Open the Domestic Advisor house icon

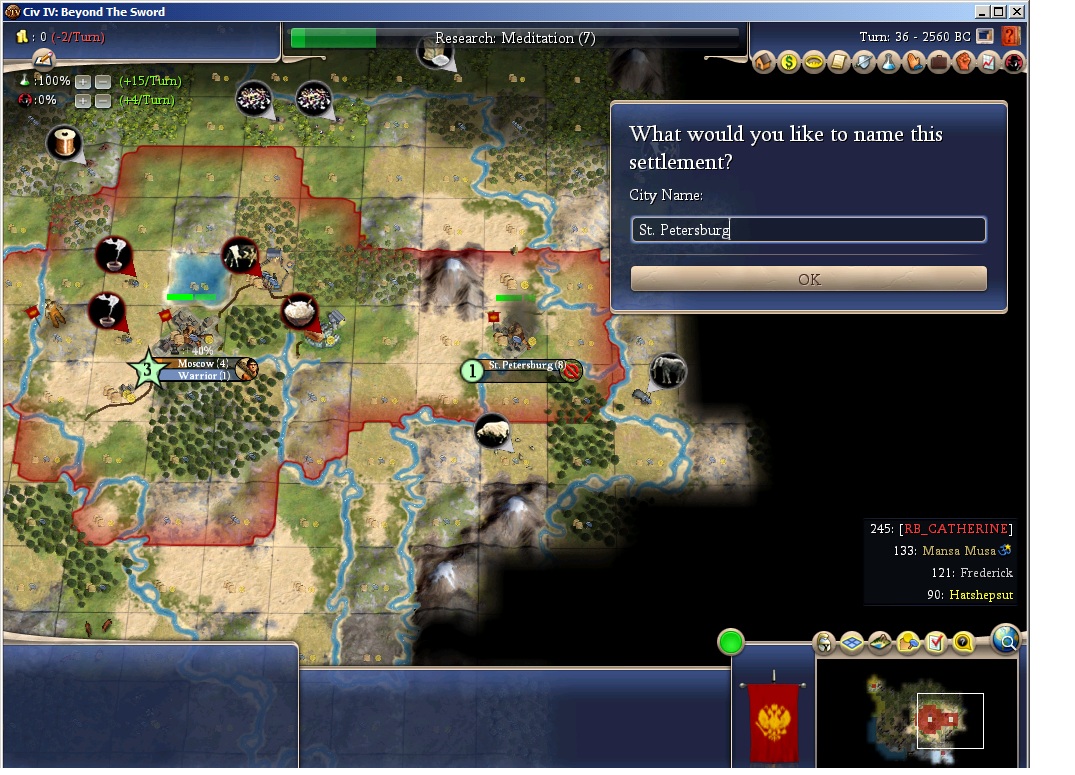(x=765, y=62)
